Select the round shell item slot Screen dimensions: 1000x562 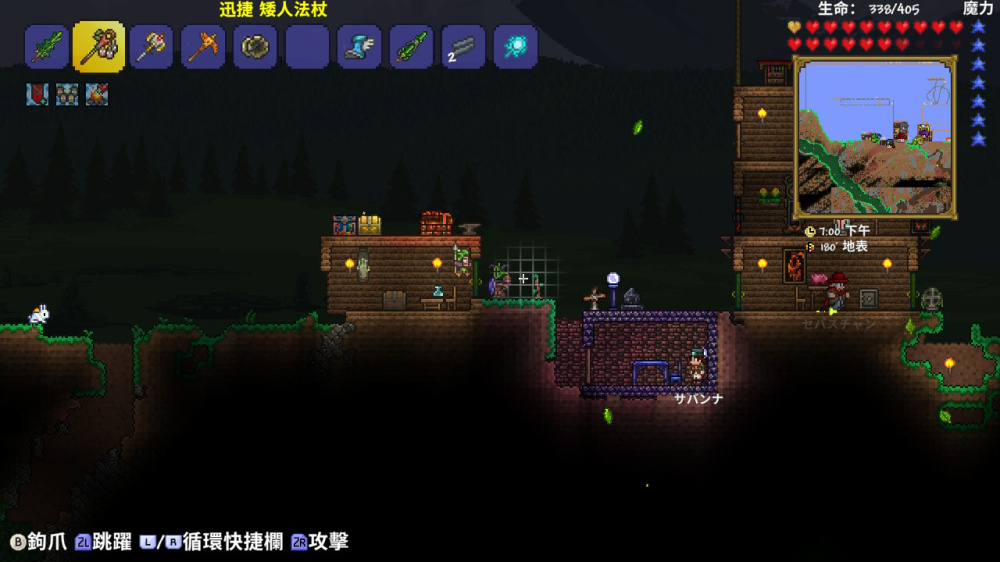255,47
